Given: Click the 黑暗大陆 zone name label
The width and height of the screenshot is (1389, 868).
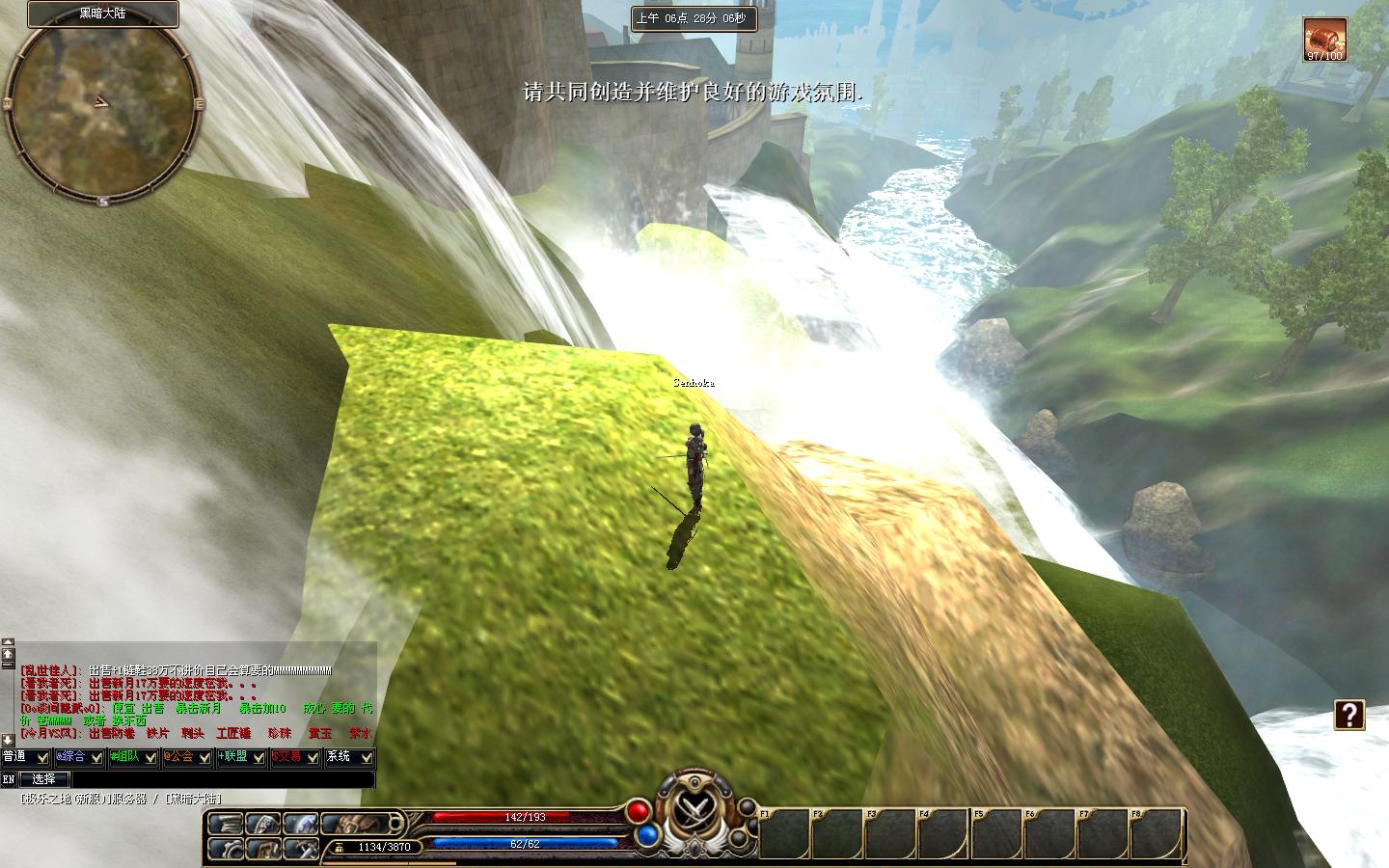Looking at the screenshot, I should [102, 14].
